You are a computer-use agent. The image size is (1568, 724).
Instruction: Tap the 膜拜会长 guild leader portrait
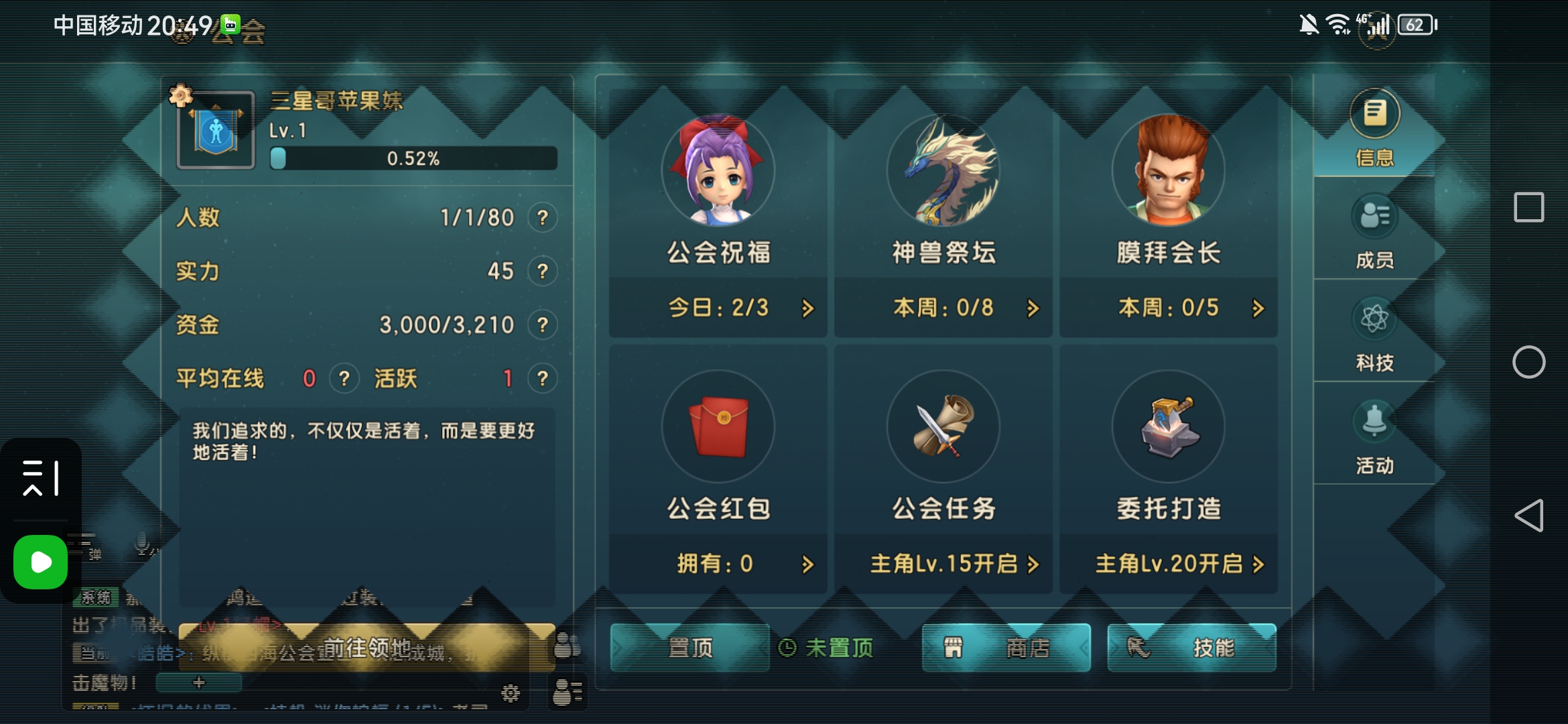click(1169, 170)
